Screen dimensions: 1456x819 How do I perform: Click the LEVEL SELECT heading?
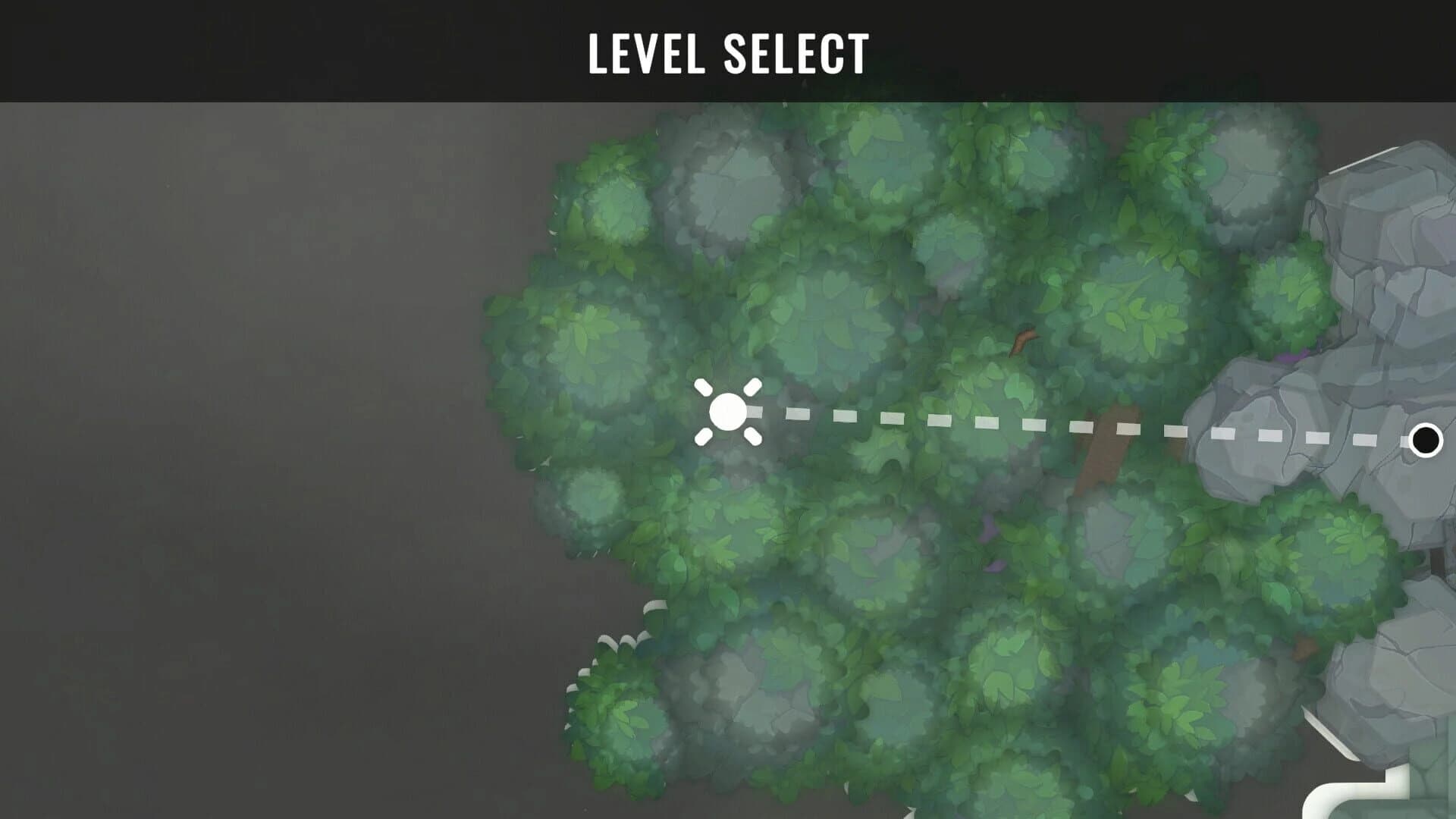[728, 53]
